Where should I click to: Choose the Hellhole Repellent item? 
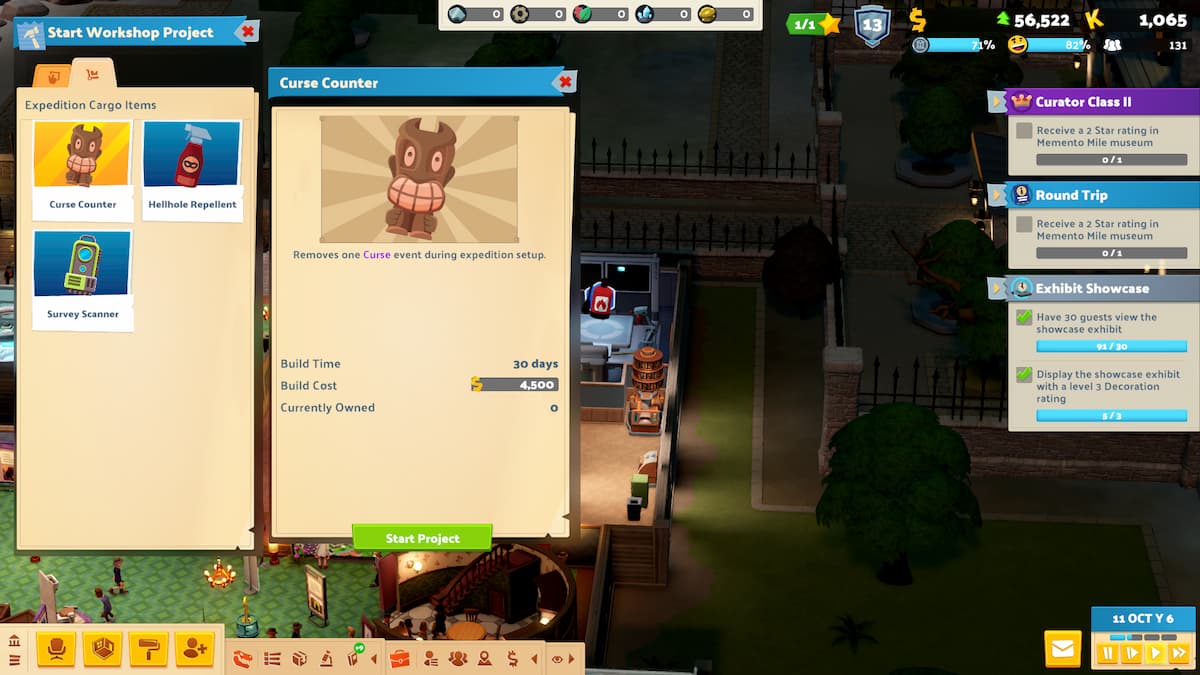pos(192,165)
